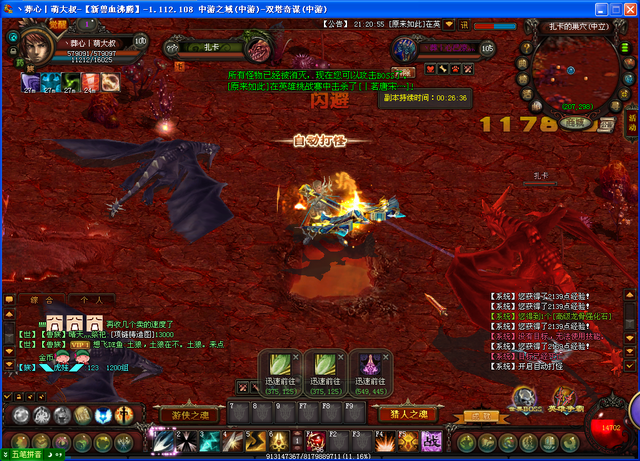Viewport: 640px width, 461px height.
Task: Switch to the 个人 chat tab
Action: (91, 299)
